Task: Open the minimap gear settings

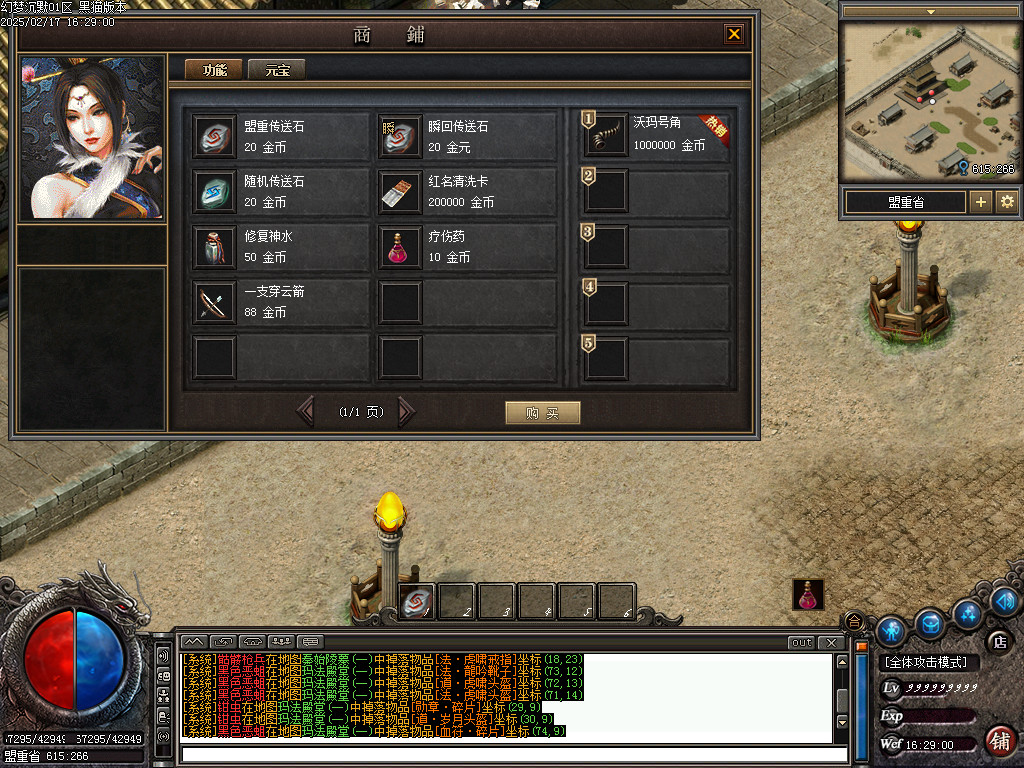Action: point(1006,202)
